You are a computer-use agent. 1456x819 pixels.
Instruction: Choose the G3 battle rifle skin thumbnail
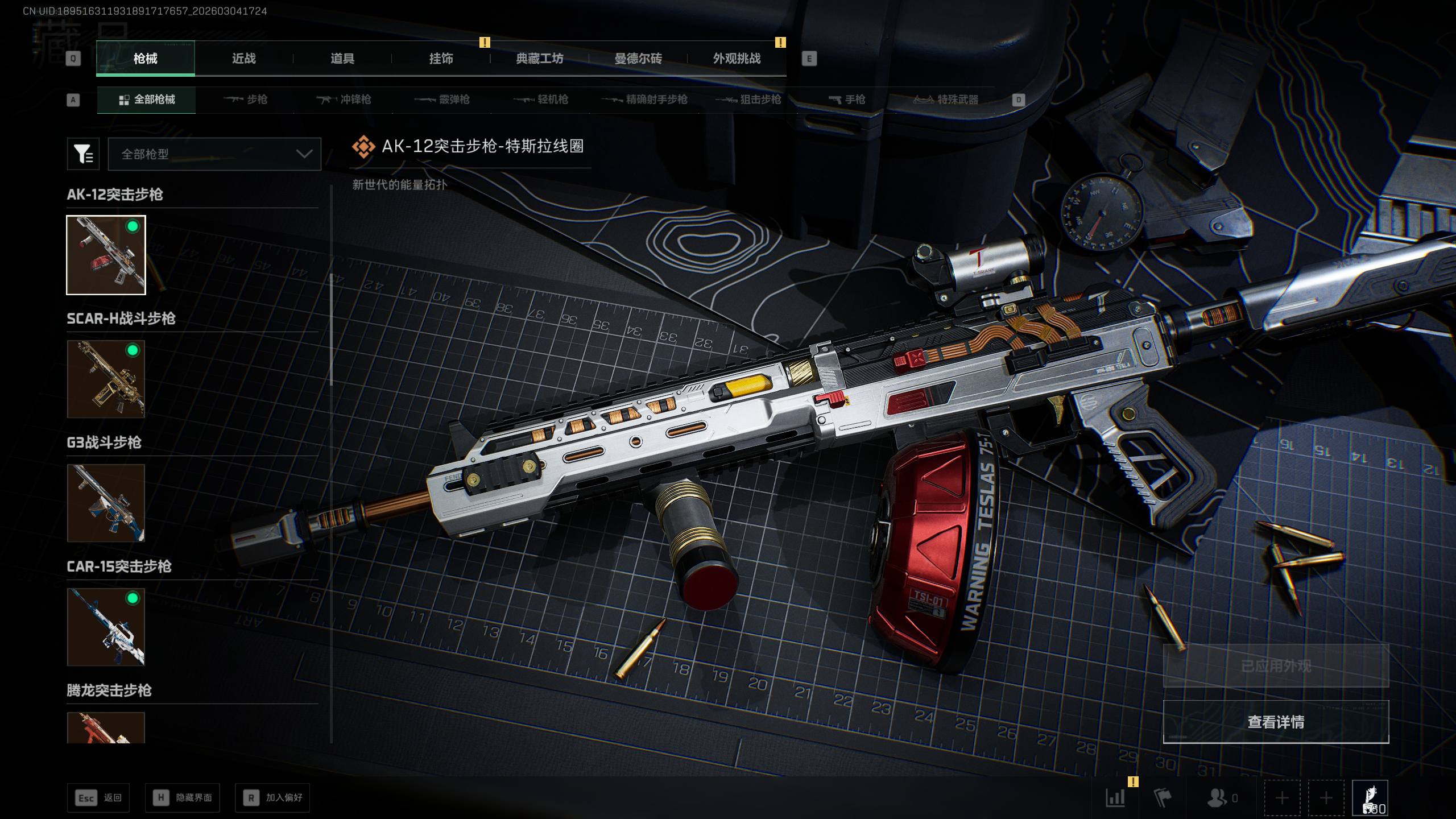106,503
